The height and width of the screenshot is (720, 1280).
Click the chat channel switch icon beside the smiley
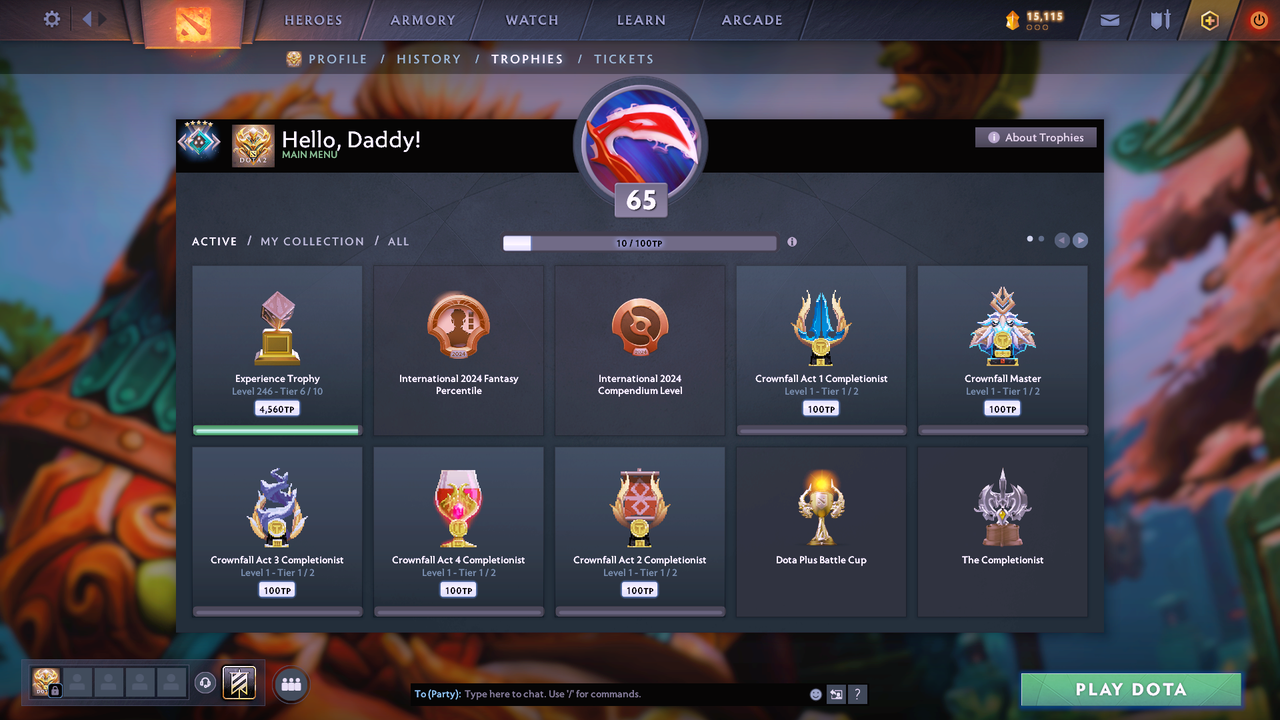(x=836, y=693)
